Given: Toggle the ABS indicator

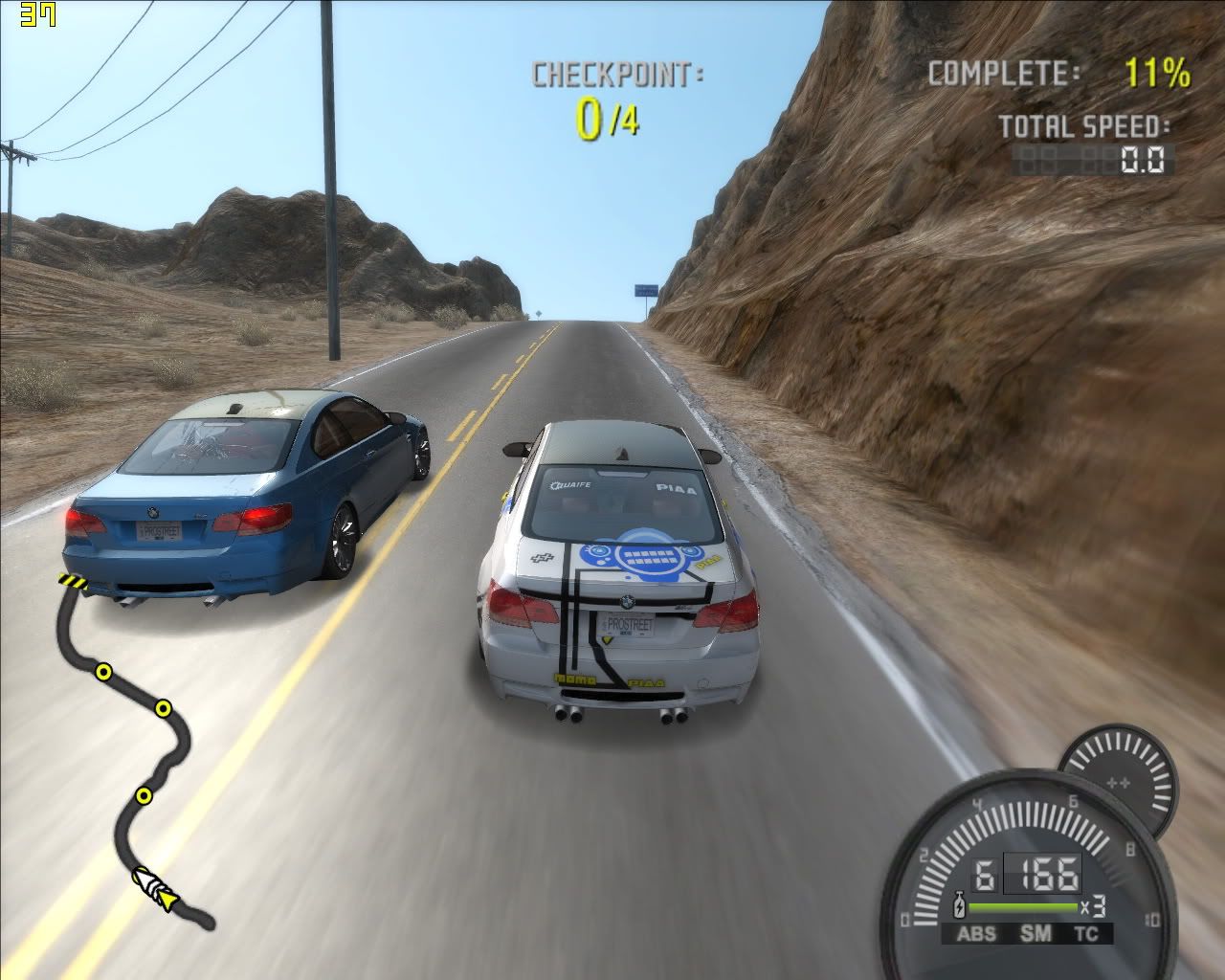Looking at the screenshot, I should 976,935.
